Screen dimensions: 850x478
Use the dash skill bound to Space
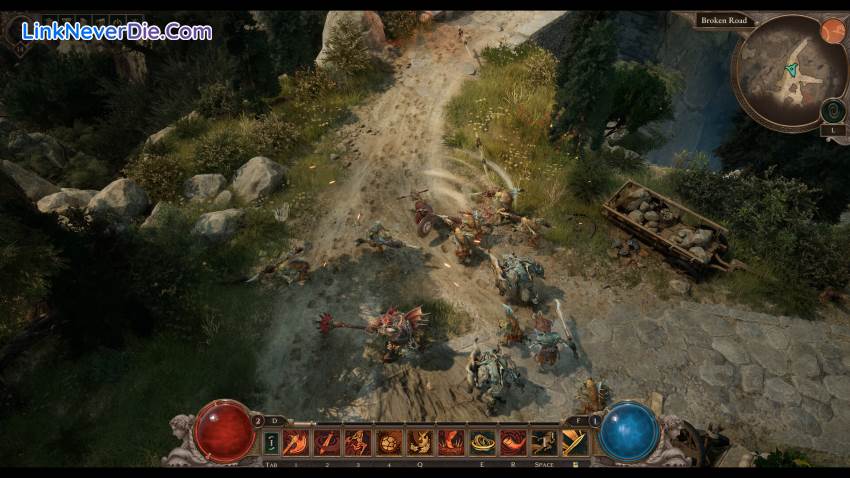pyautogui.click(x=544, y=441)
